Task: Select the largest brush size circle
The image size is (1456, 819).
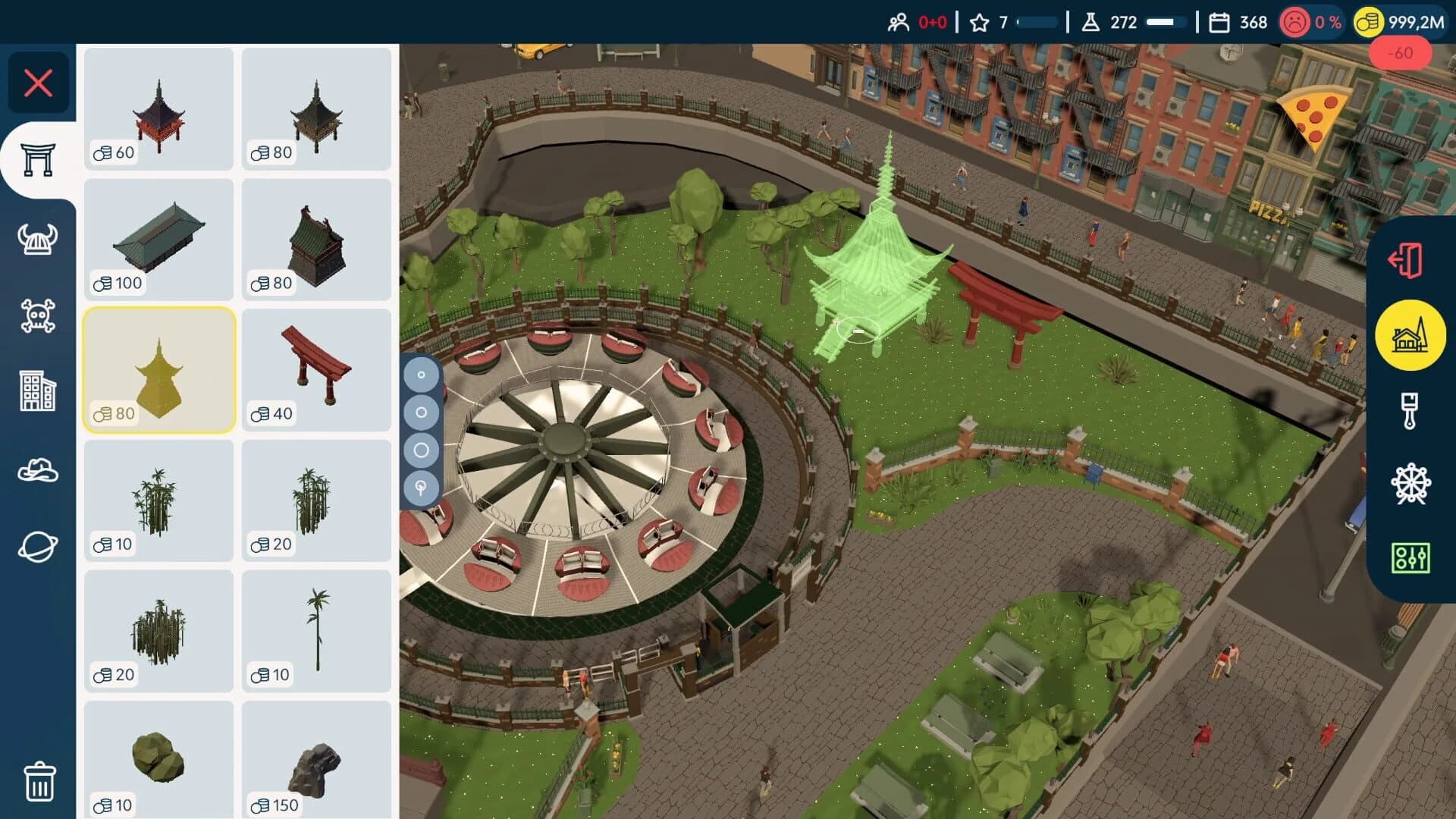Action: tap(422, 450)
